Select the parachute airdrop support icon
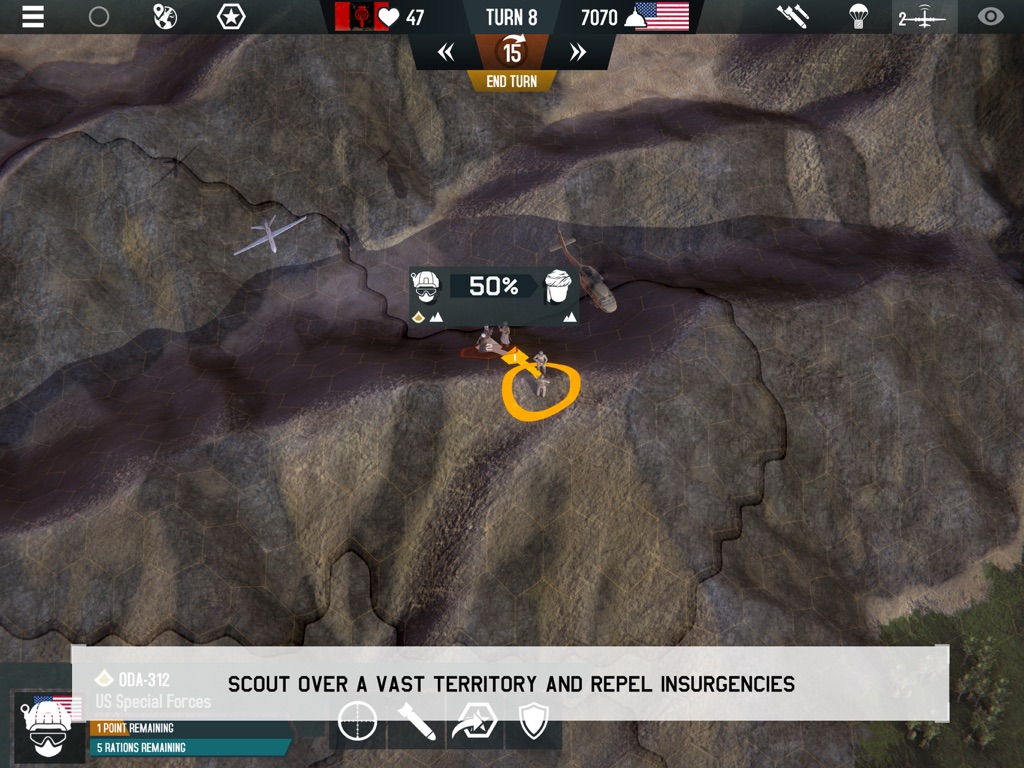 pyautogui.click(x=858, y=17)
